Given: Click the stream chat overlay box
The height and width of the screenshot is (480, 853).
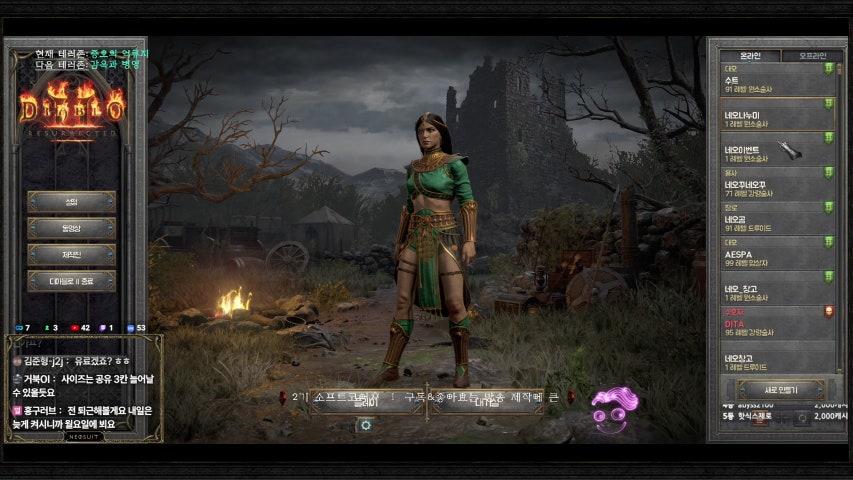Looking at the screenshot, I should click(82, 386).
